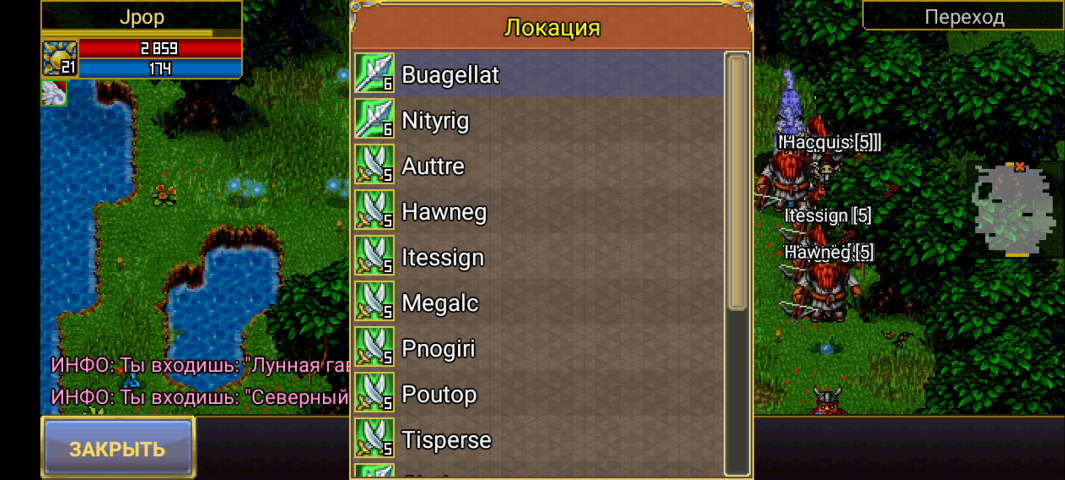Select Tisperse in the list
Image resolution: width=1065 pixels, height=480 pixels.
click(538, 440)
